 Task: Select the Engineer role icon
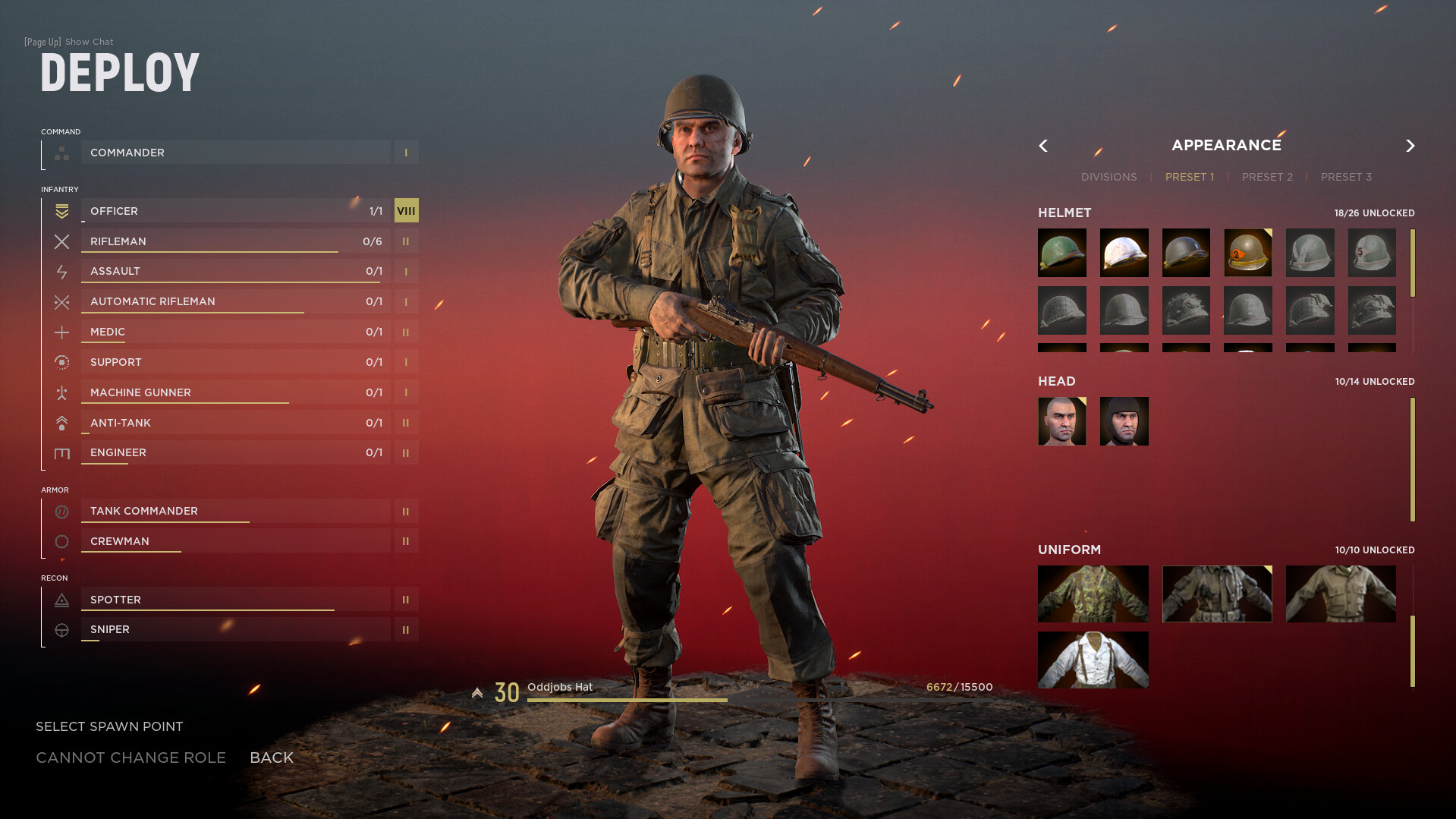[61, 452]
